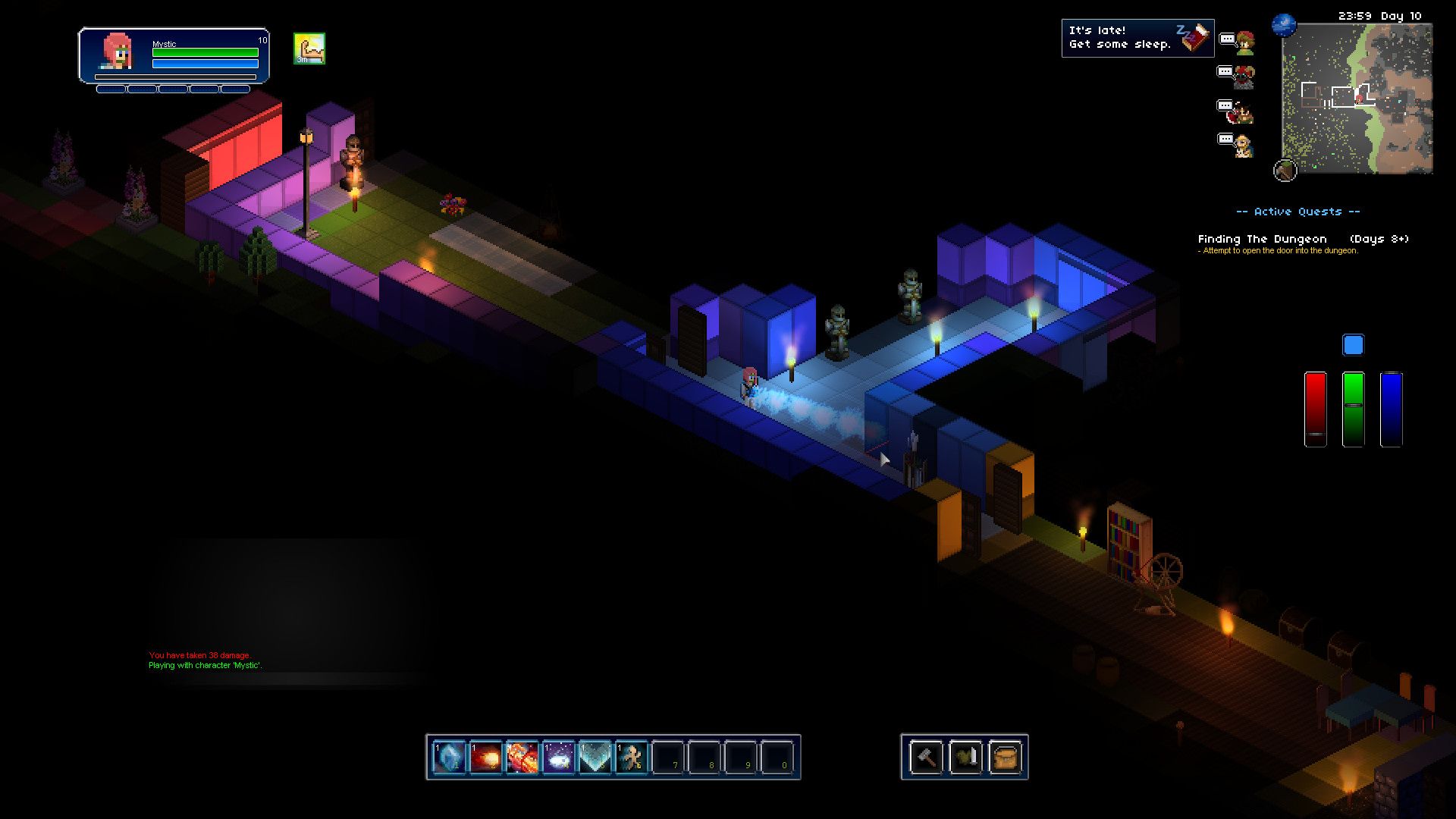Viewport: 1456px width, 819px height.
Task: Open the armor and sword equipment panel
Action: click(x=965, y=757)
